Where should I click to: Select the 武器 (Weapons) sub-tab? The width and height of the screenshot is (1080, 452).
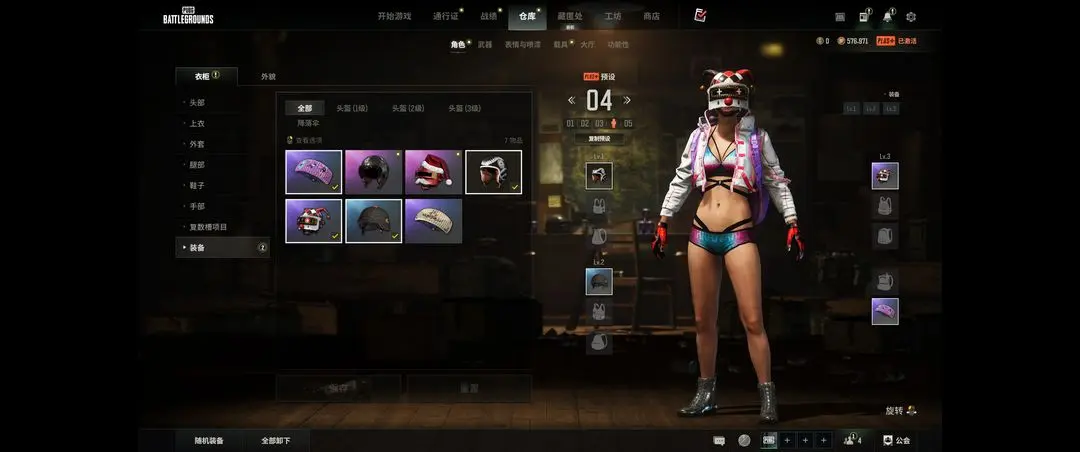pyautogui.click(x=485, y=44)
